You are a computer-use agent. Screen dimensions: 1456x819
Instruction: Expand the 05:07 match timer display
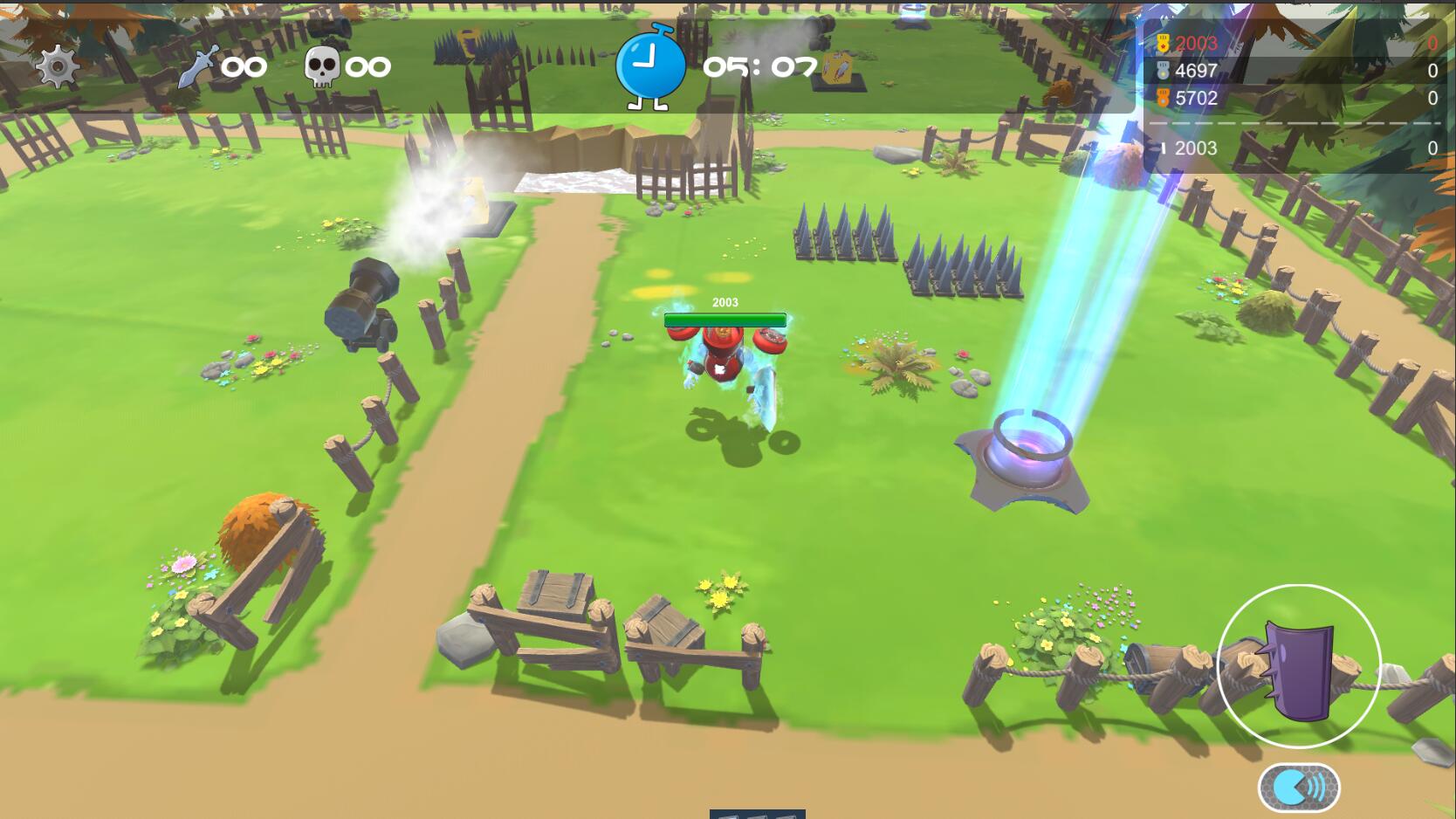752,65
